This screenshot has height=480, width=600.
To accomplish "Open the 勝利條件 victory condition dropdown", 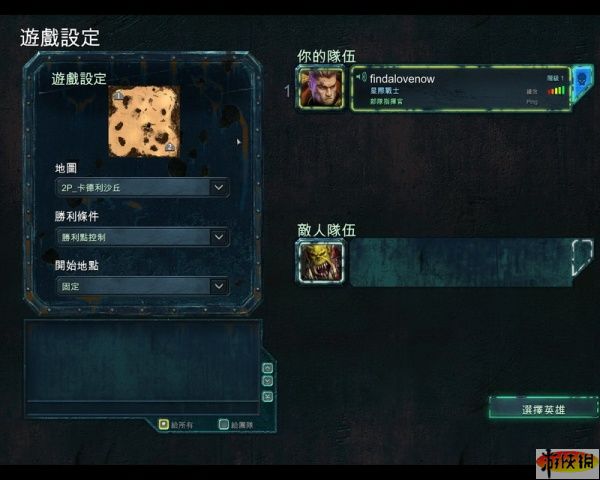I will click(143, 237).
